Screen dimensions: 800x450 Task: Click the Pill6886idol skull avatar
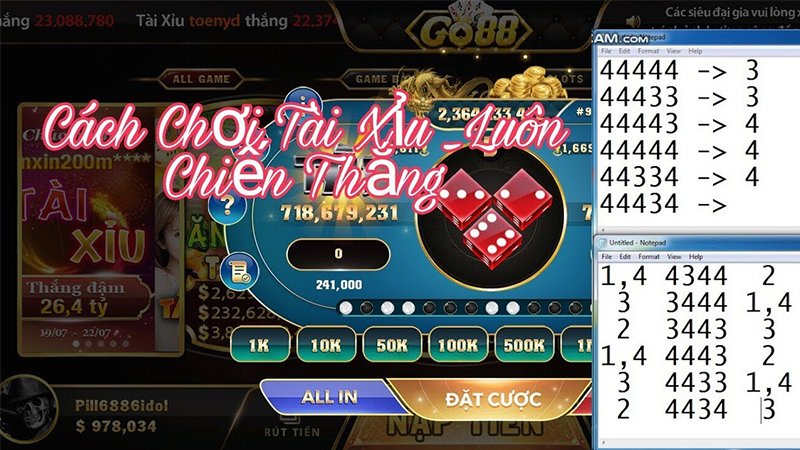29,410
